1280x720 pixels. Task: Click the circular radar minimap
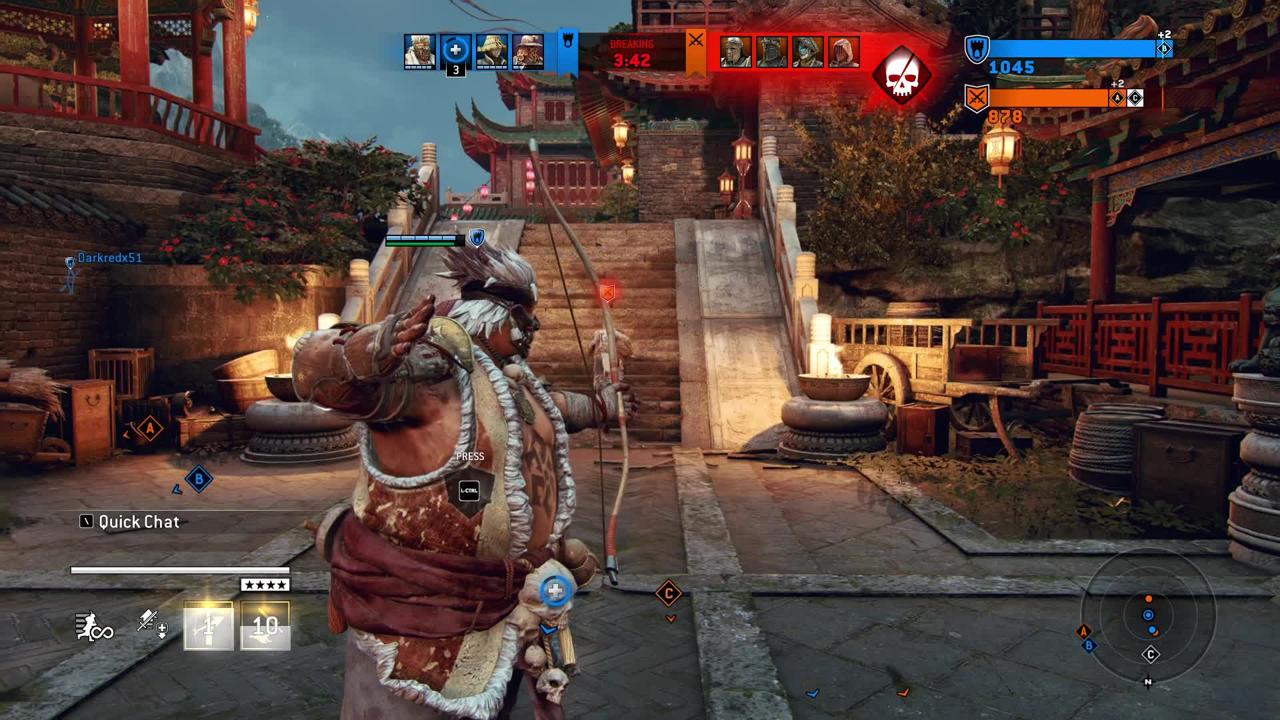click(x=1148, y=614)
